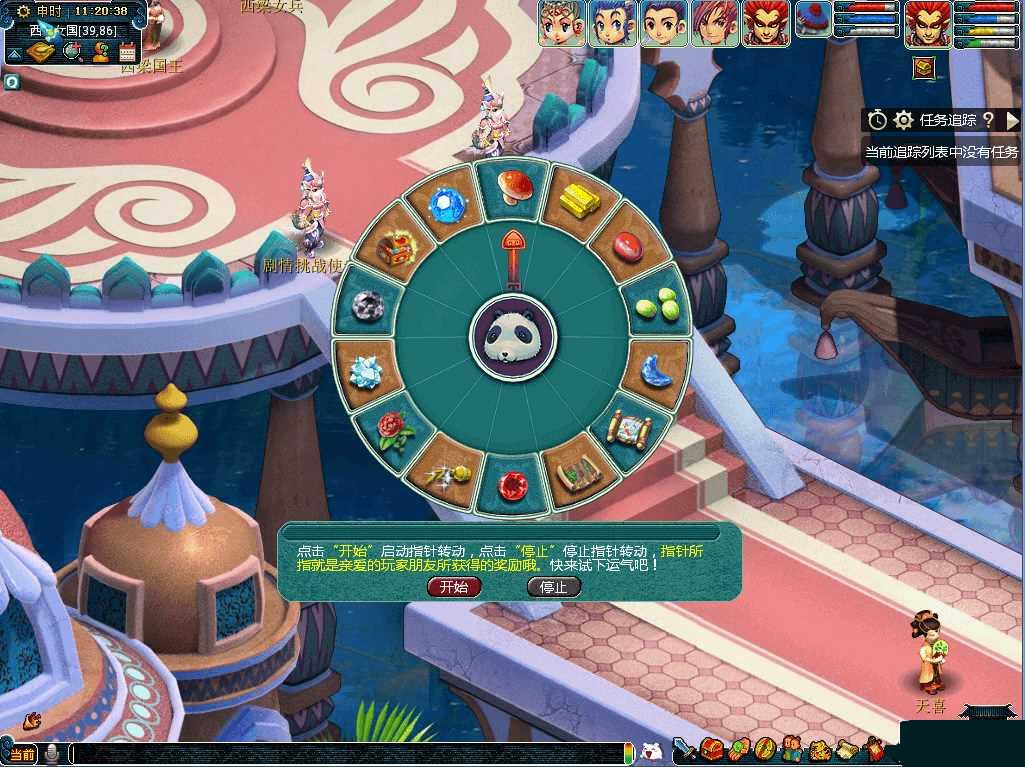Pick the red rose prize on the wheel
Image resolution: width=1025 pixels, height=767 pixels.
[389, 427]
